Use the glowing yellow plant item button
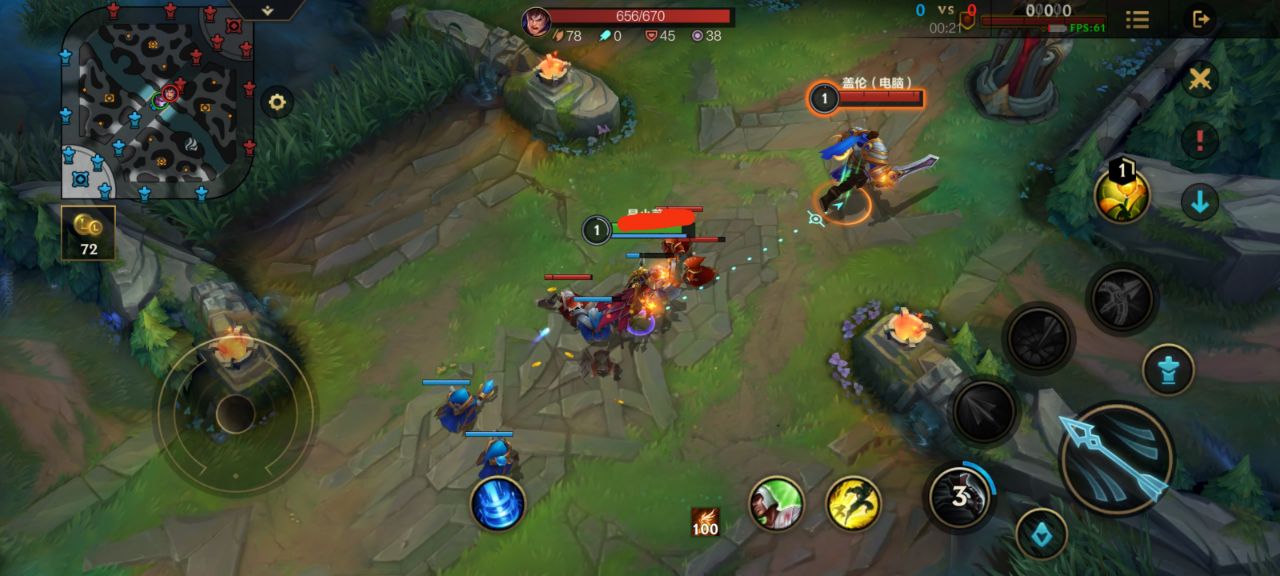The image size is (1280, 576). pos(1122,195)
